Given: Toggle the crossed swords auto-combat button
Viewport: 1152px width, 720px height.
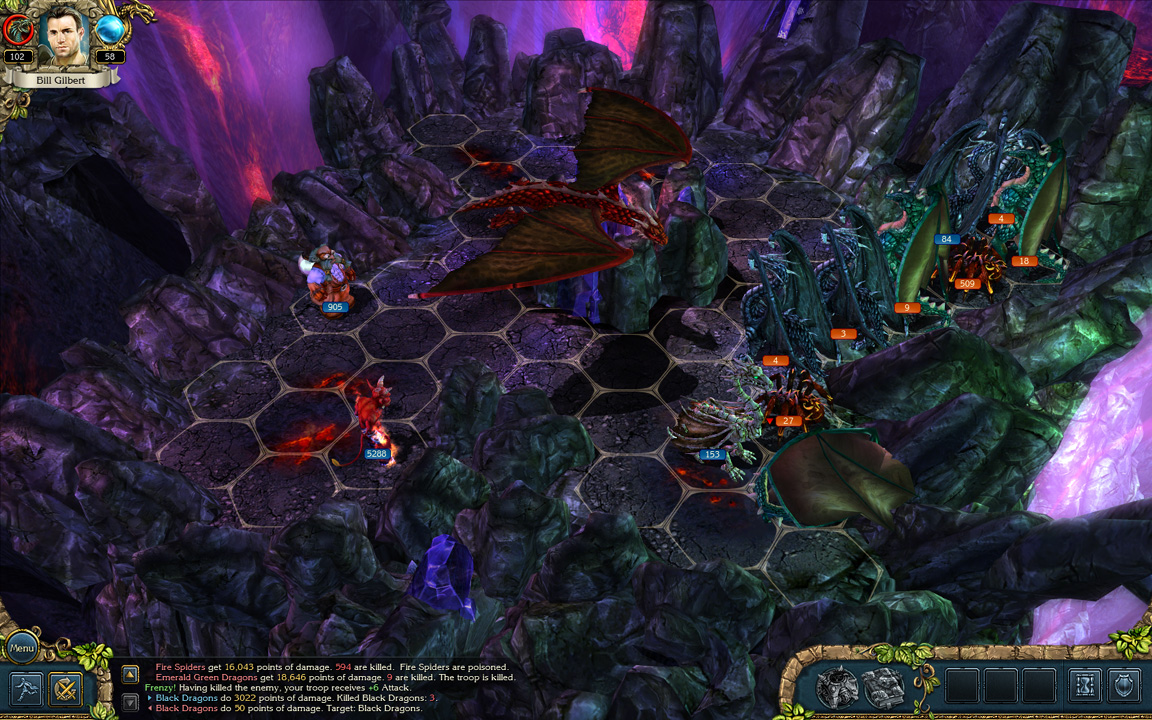Looking at the screenshot, I should (67, 689).
